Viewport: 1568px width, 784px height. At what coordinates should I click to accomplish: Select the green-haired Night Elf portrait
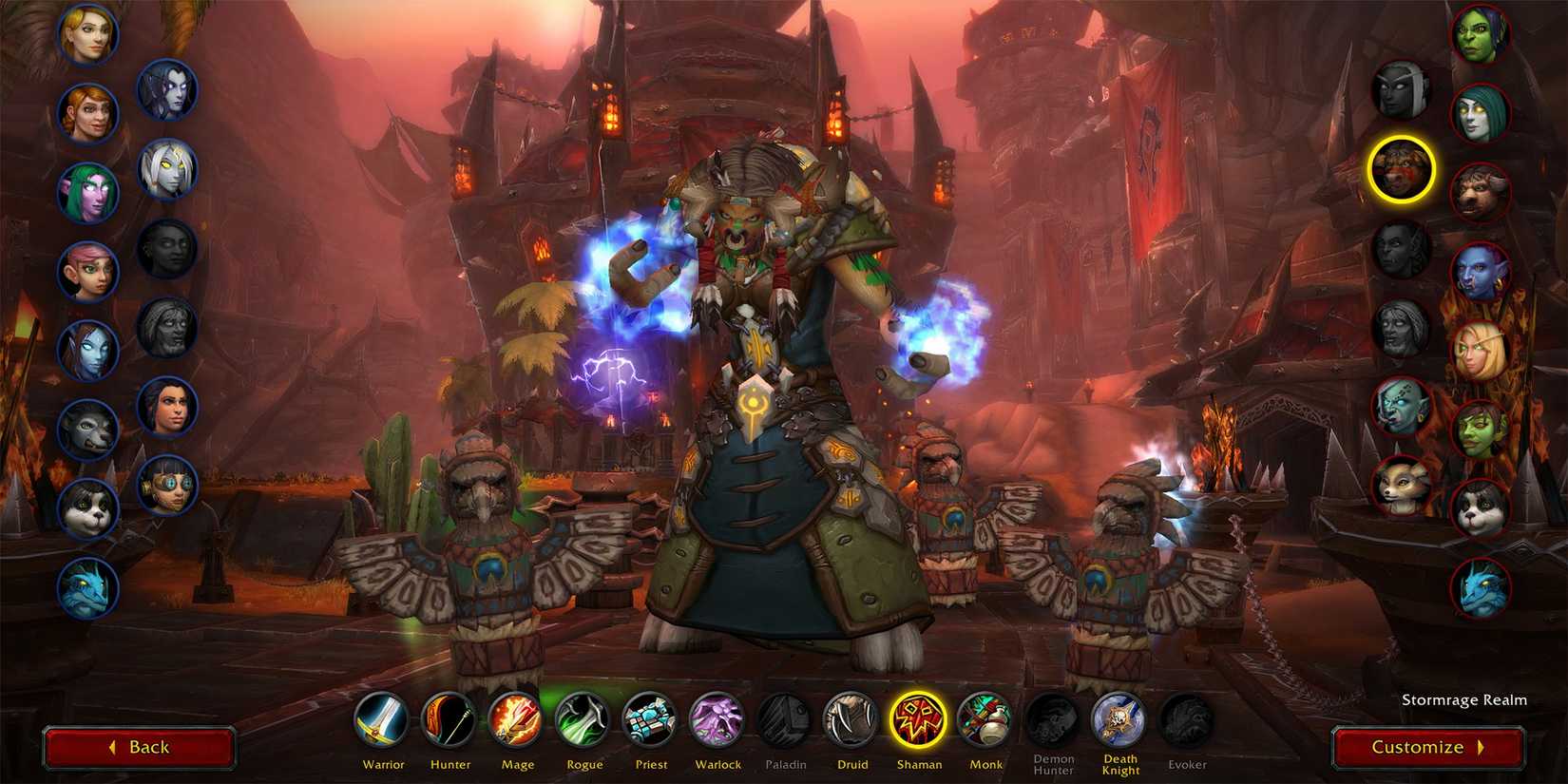pos(88,192)
